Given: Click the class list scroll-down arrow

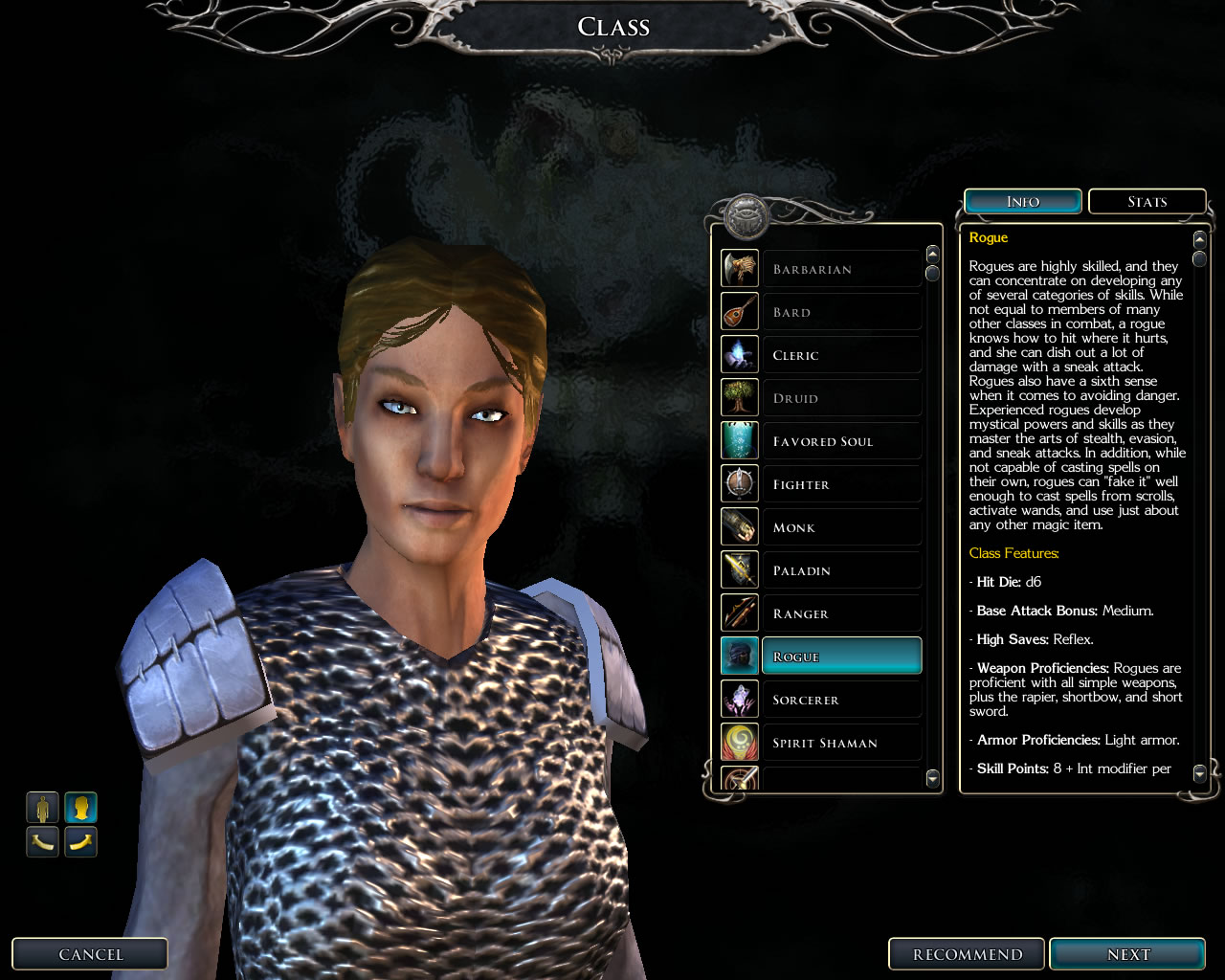Looking at the screenshot, I should pyautogui.click(x=933, y=779).
